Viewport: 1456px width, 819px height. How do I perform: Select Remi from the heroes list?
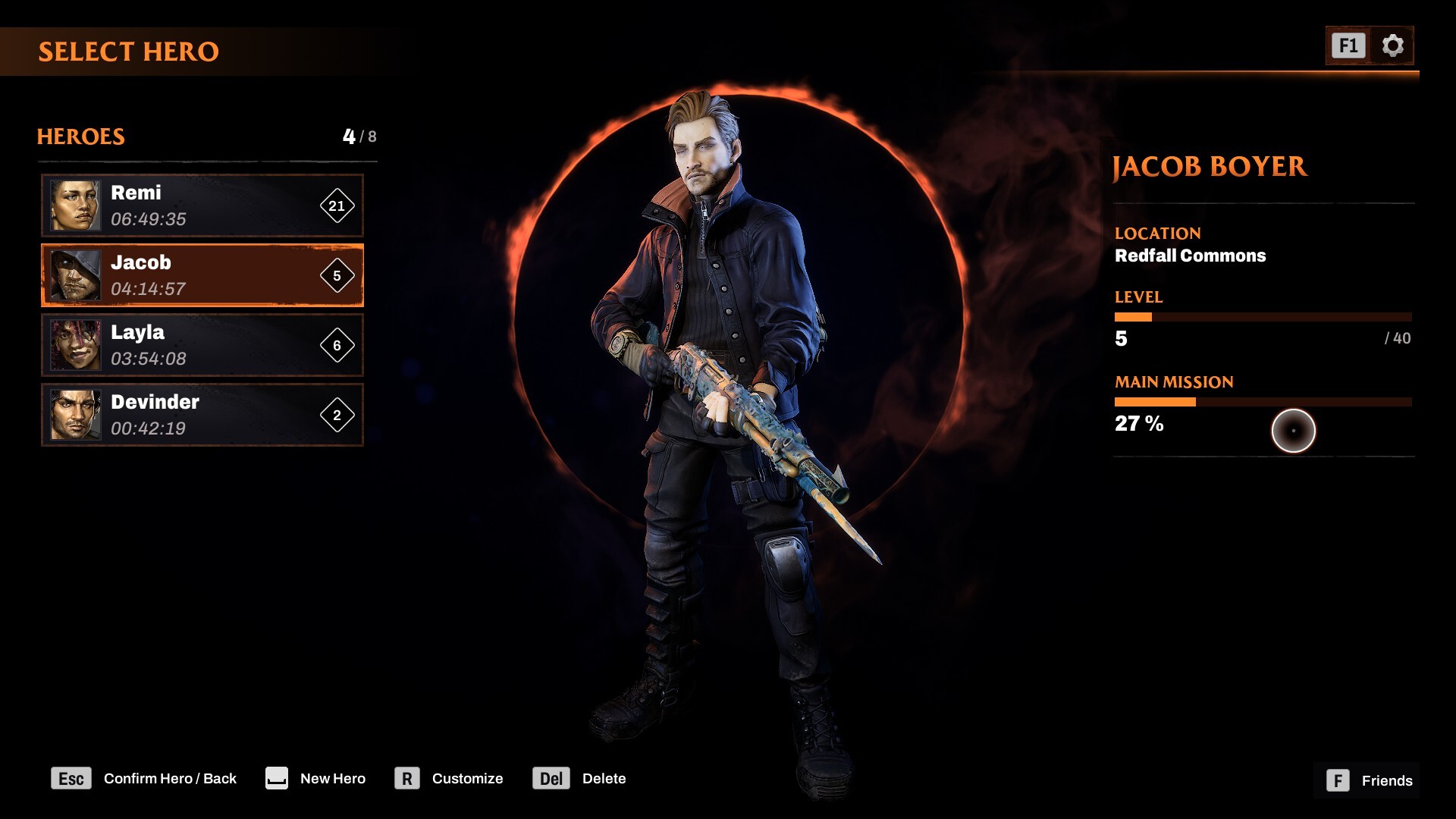coord(202,206)
